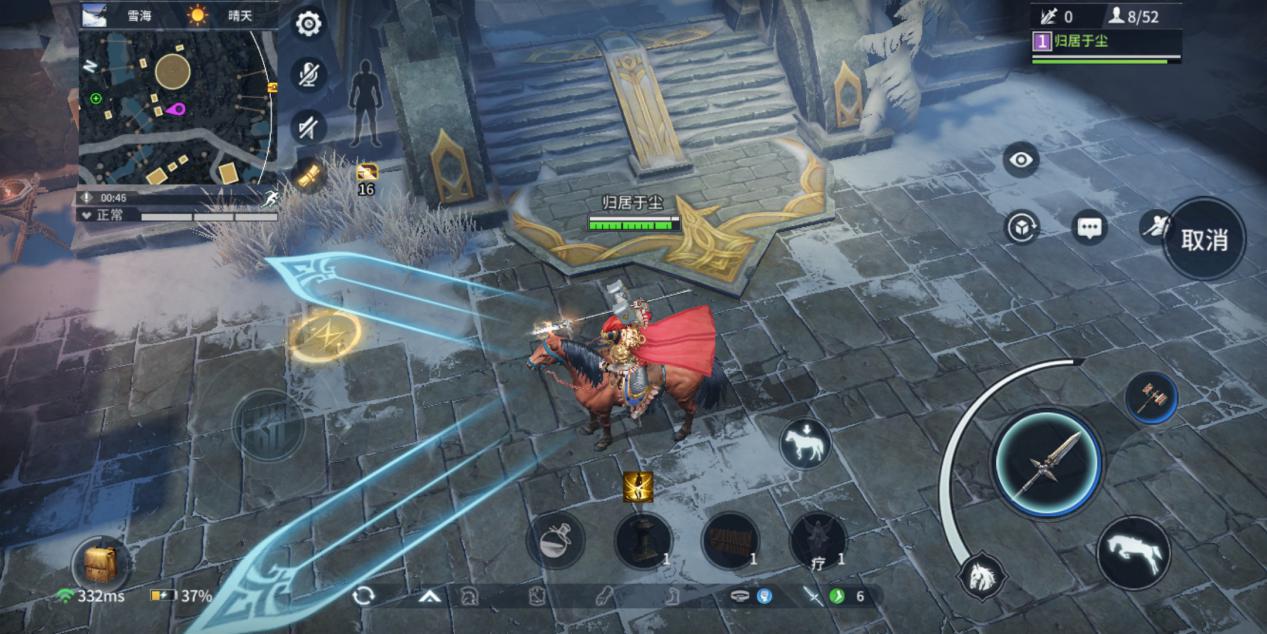The width and height of the screenshot is (1267, 634).
Task: Open the backpack inventory
Action: tap(101, 563)
